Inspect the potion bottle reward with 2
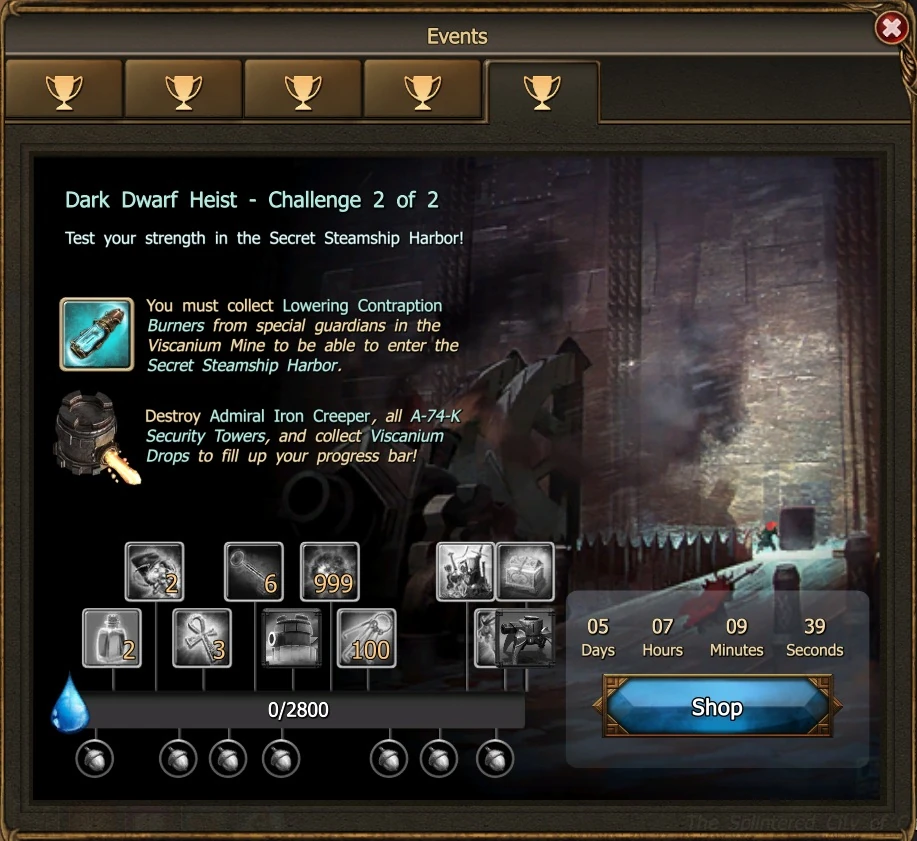The width and height of the screenshot is (917, 841). 112,638
